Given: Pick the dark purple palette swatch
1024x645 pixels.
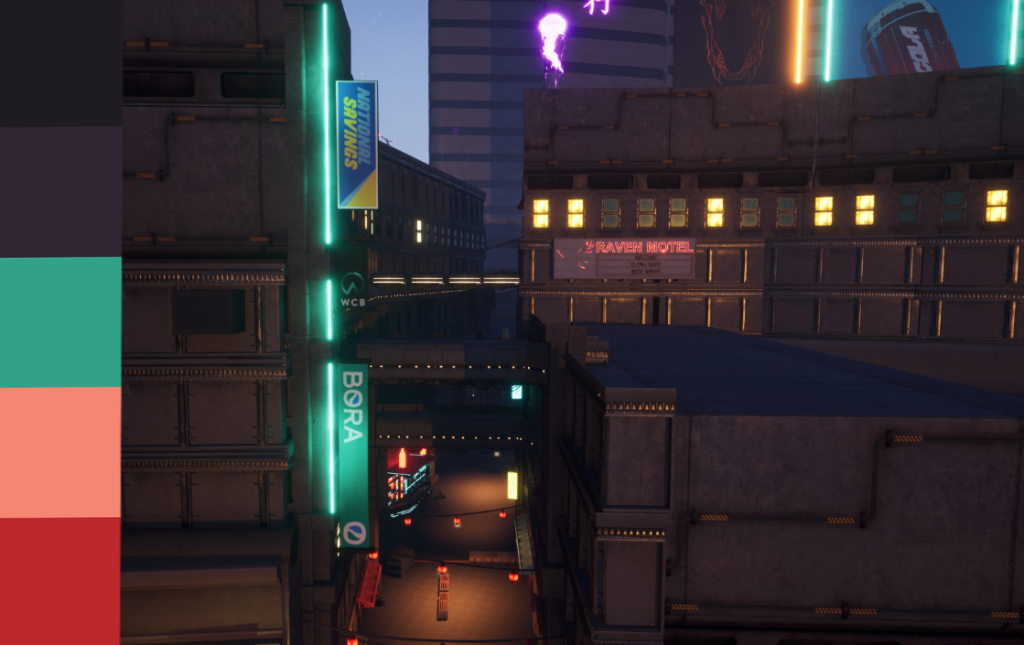Looking at the screenshot, I should click(60, 192).
